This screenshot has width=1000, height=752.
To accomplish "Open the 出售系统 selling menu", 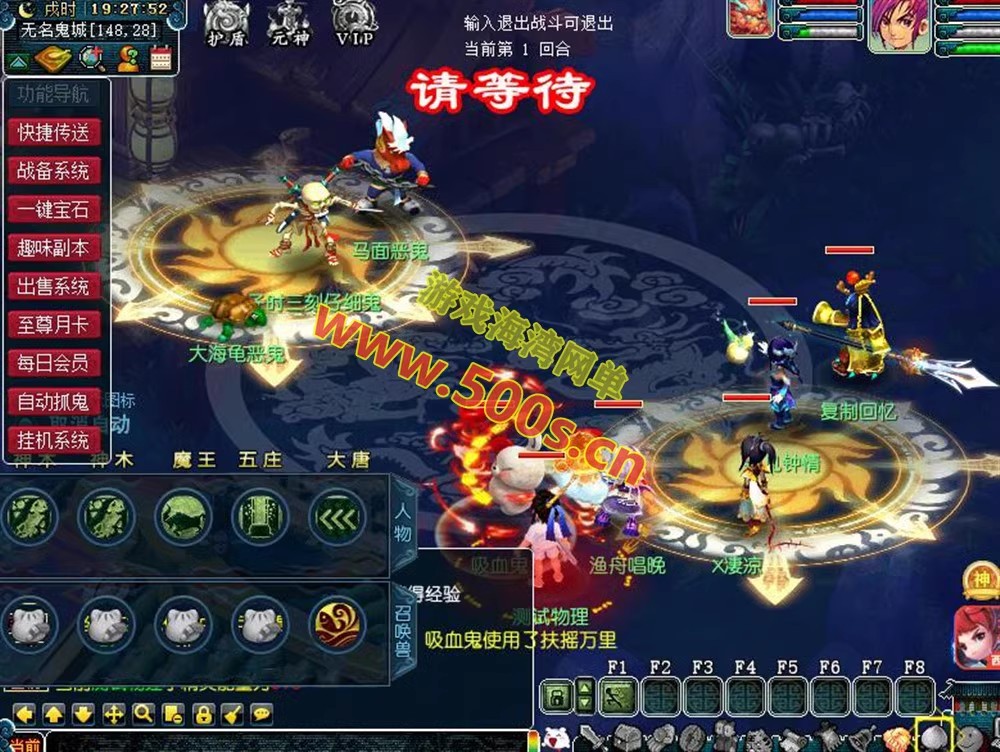I will (54, 287).
